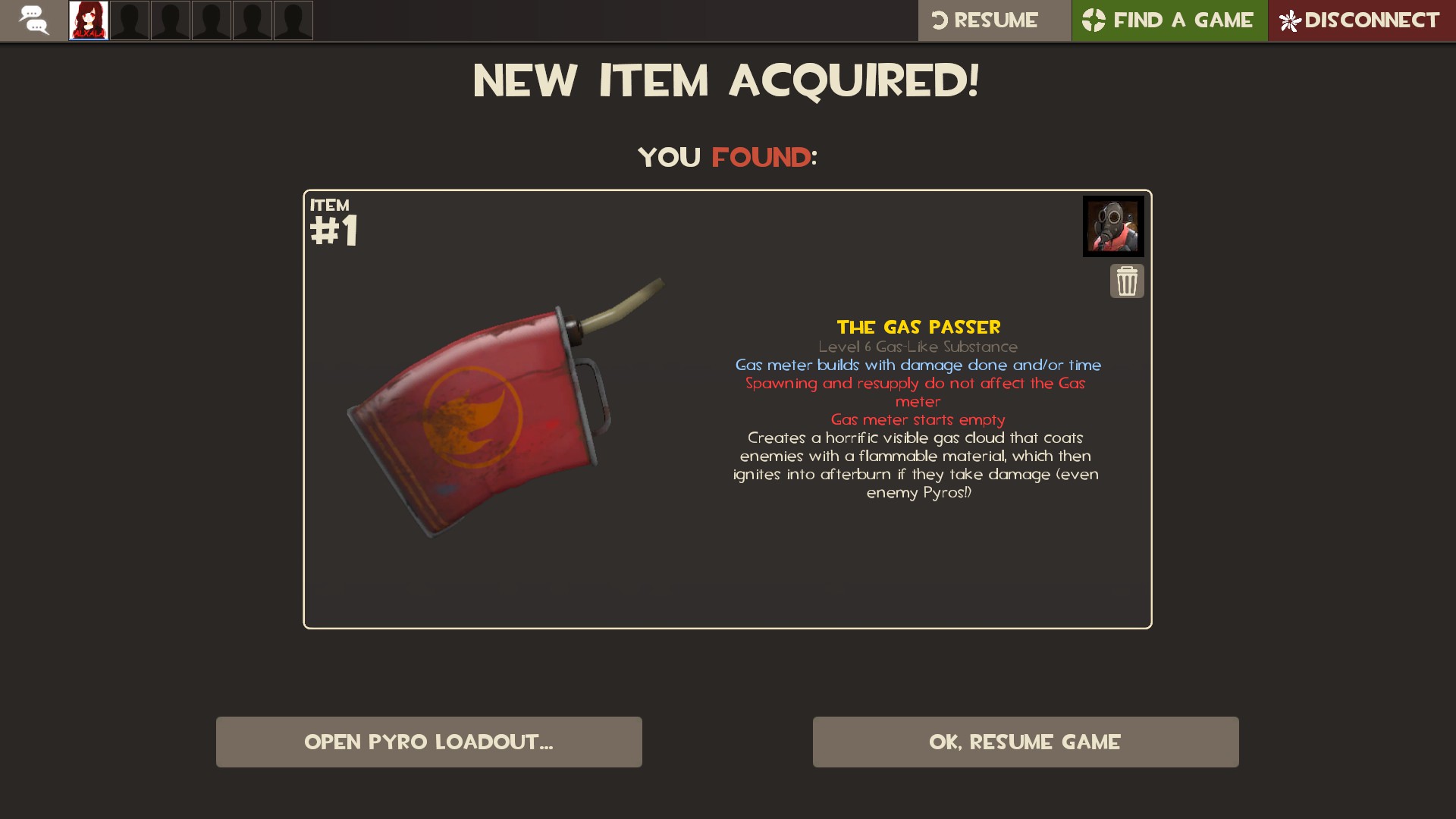Click the trash can to delete the item

[1127, 281]
